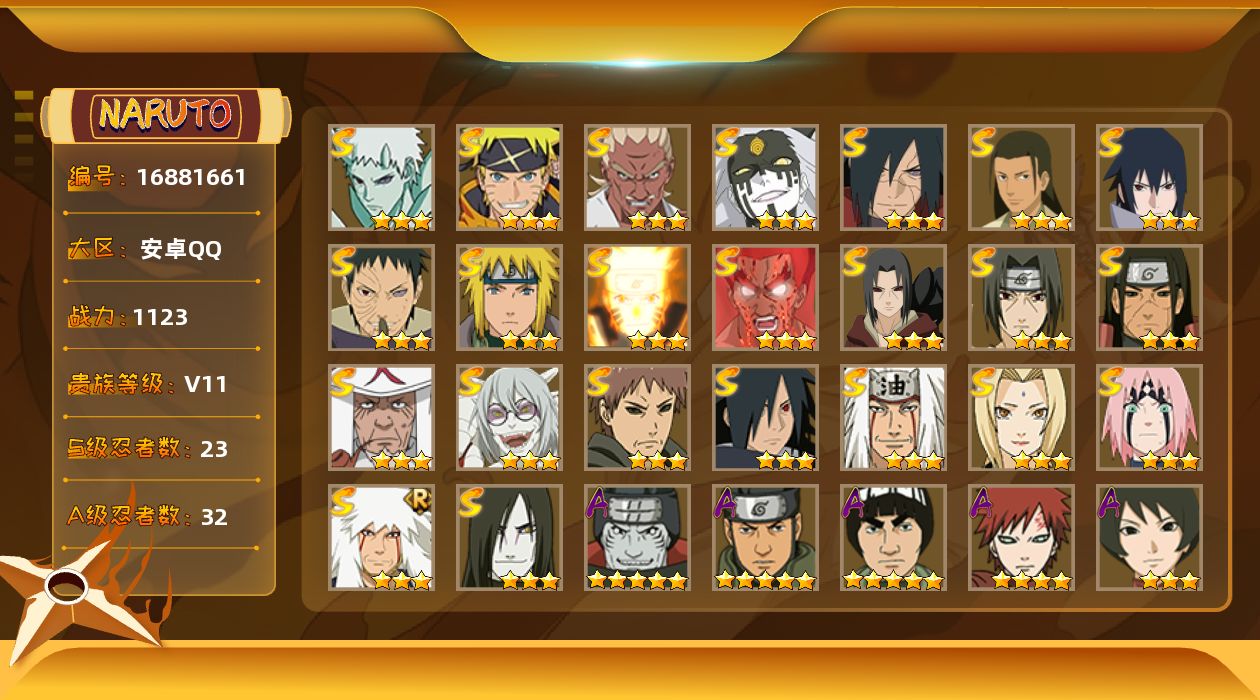Choose the red Eight Gates Guy card
This screenshot has width=1260, height=700.
tap(766, 297)
